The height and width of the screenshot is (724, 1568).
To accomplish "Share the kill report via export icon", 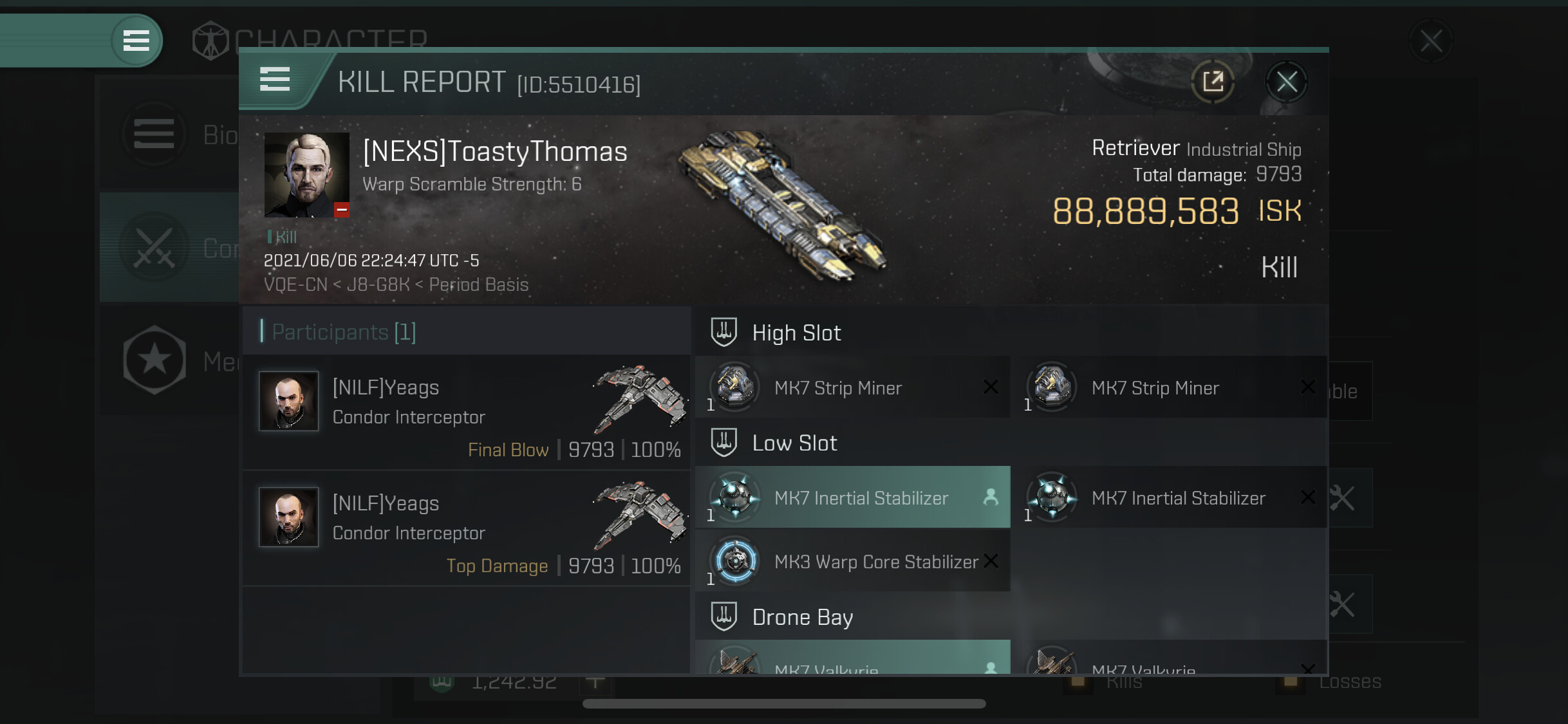I will pos(1213,82).
